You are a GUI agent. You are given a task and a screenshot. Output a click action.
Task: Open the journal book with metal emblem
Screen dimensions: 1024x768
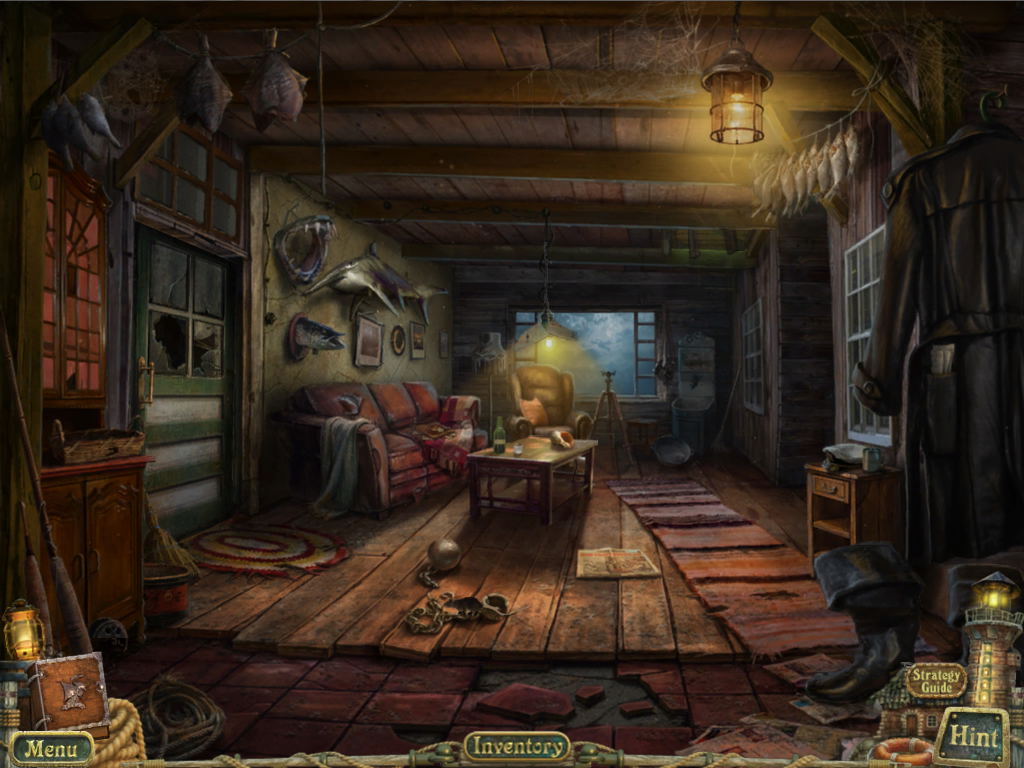coord(70,693)
